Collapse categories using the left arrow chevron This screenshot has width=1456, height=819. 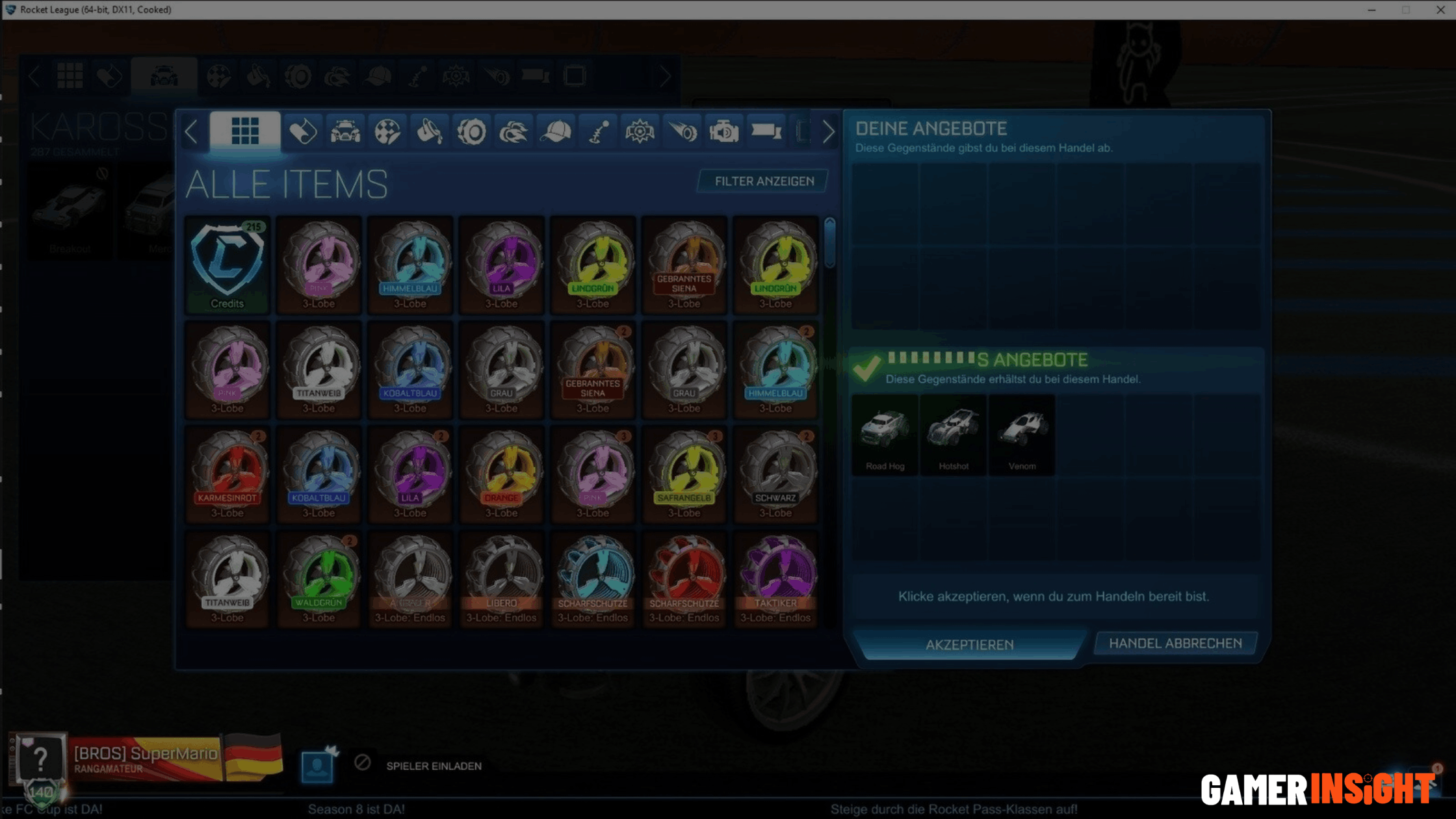coord(192,132)
